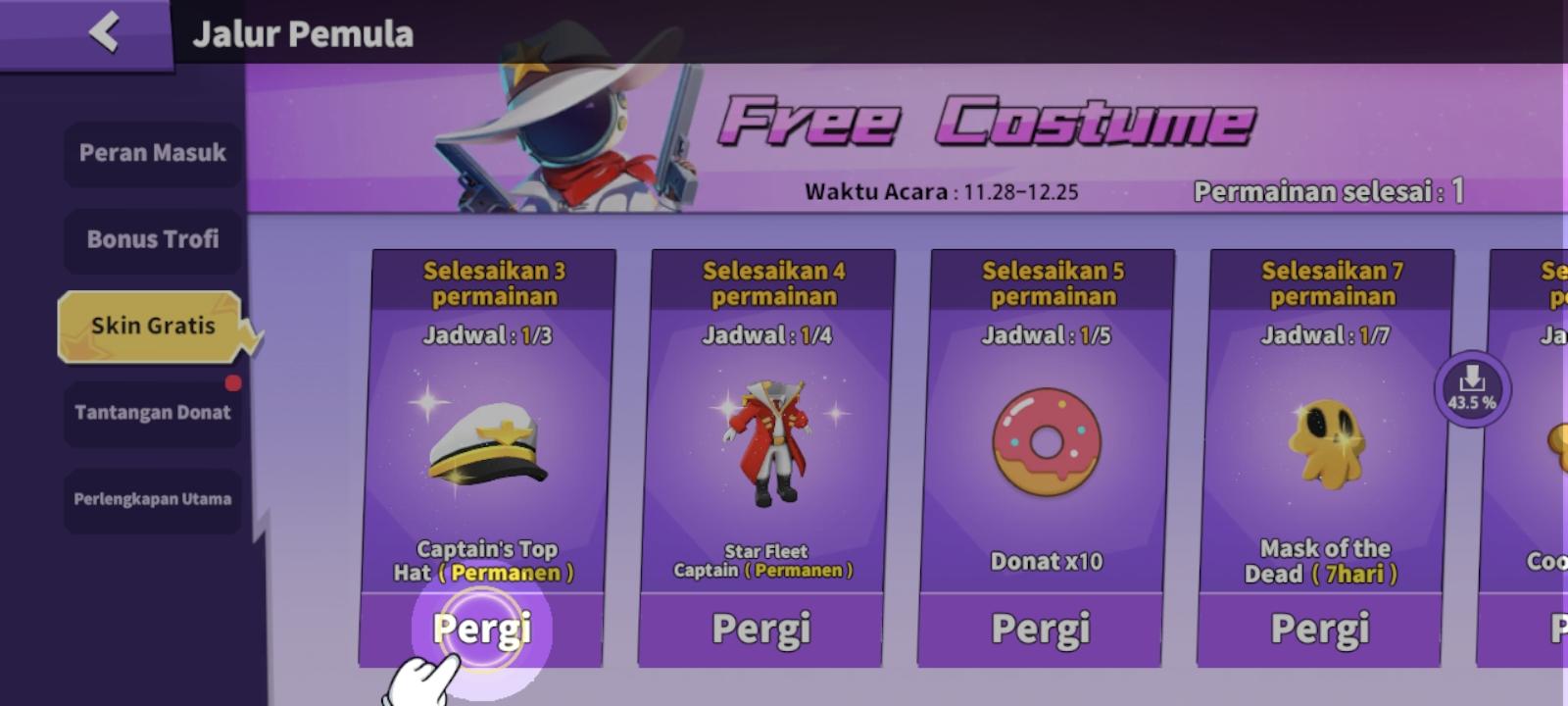Click the Mask of the Dead icon
This screenshot has width=1568, height=706.
click(x=1325, y=441)
